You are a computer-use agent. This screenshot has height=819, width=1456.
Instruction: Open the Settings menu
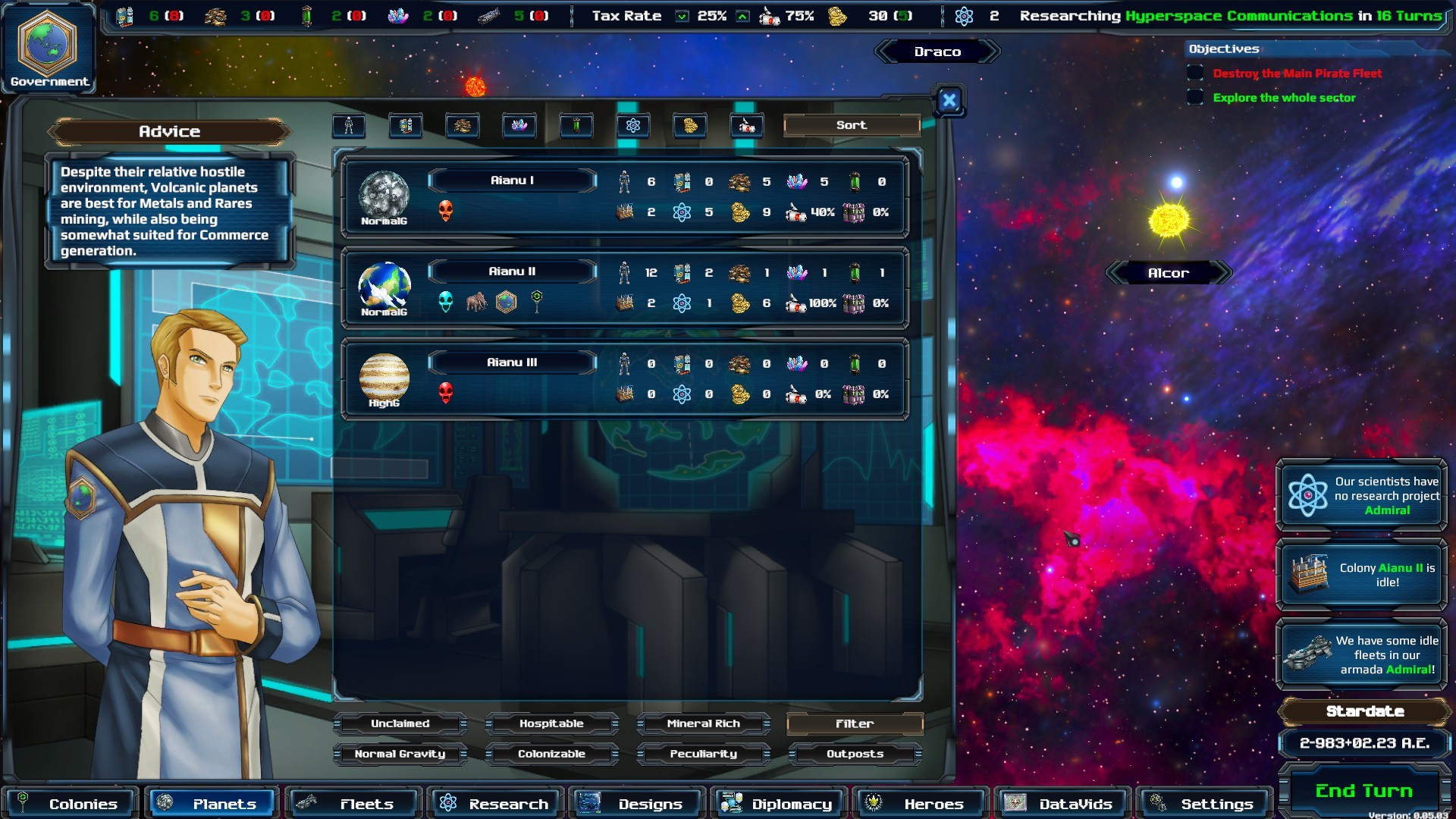[1203, 803]
